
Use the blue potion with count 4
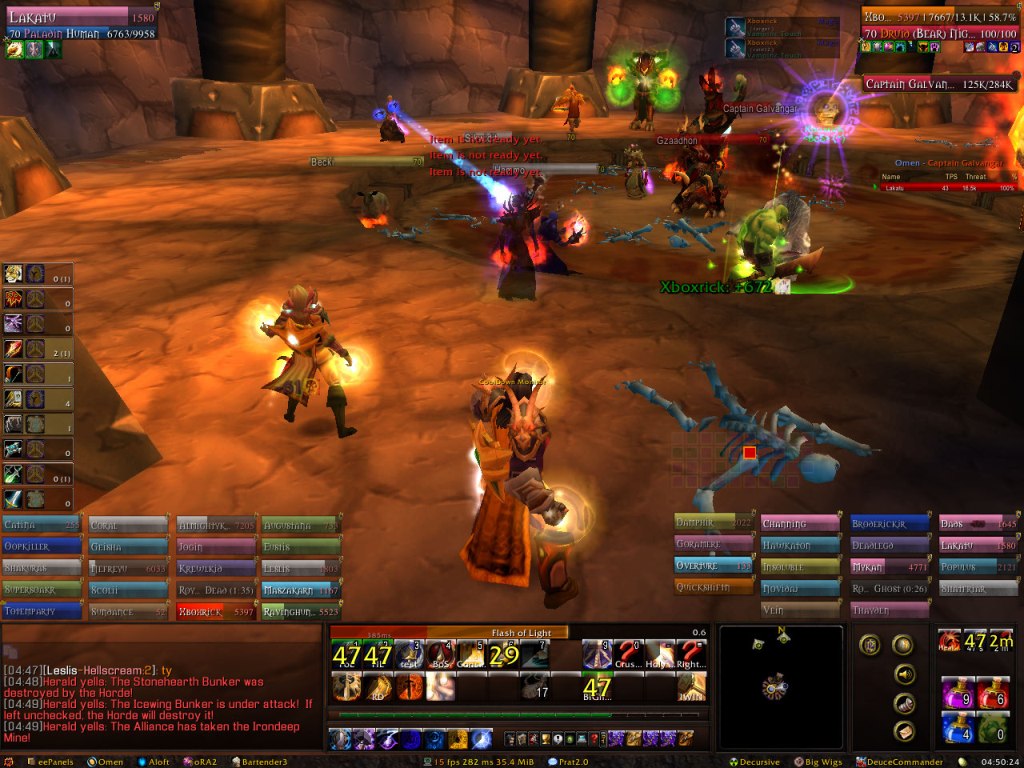[x=957, y=729]
